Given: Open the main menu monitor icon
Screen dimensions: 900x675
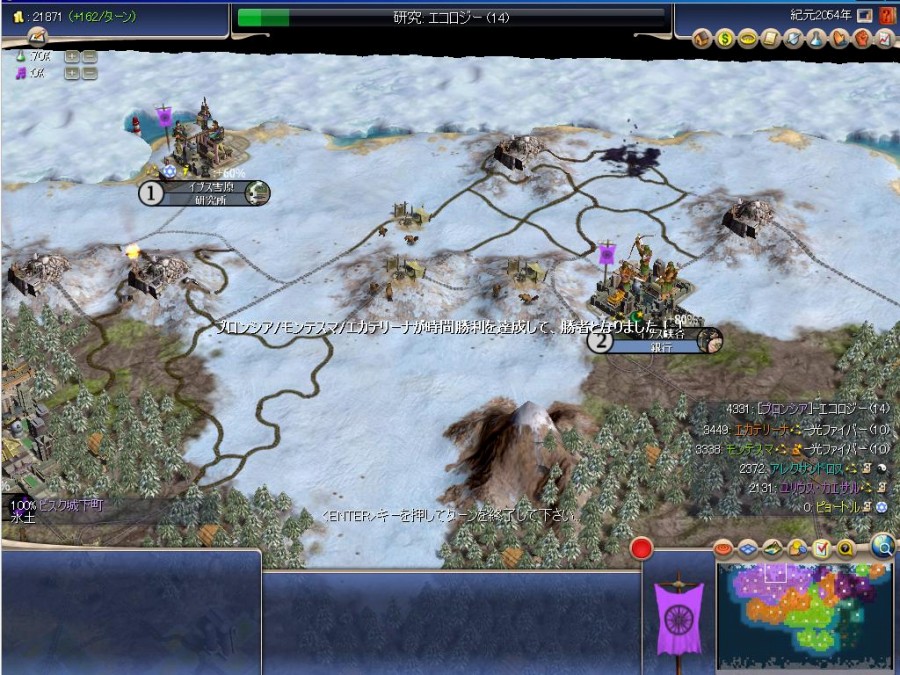Looking at the screenshot, I should tap(864, 15).
